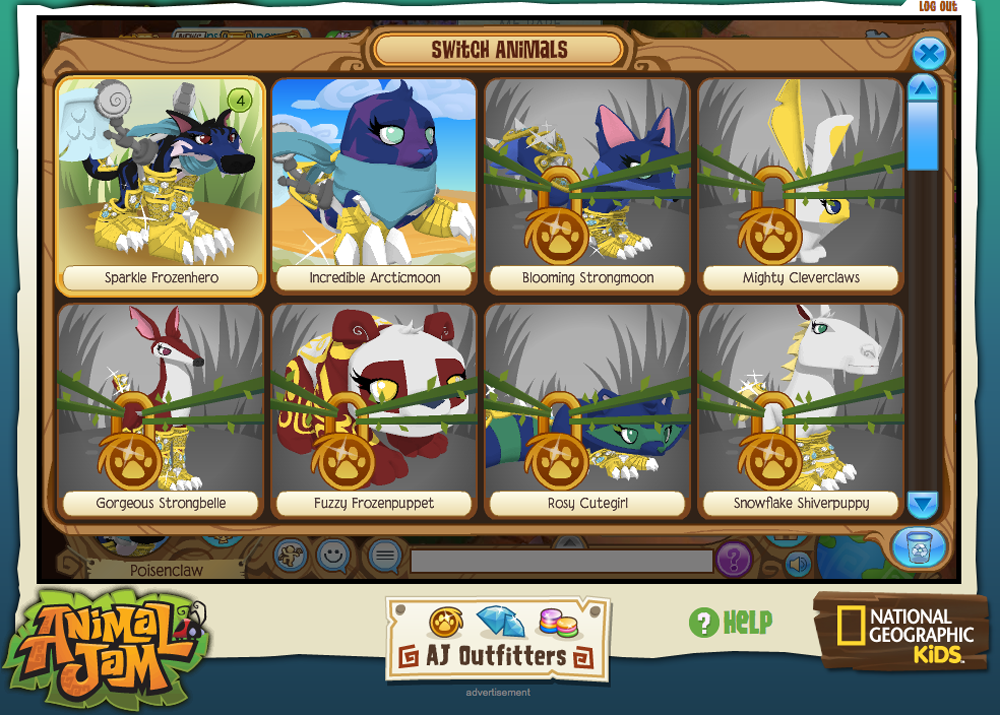Click the scroll down arrow
This screenshot has height=715, width=1000.
pos(923,504)
